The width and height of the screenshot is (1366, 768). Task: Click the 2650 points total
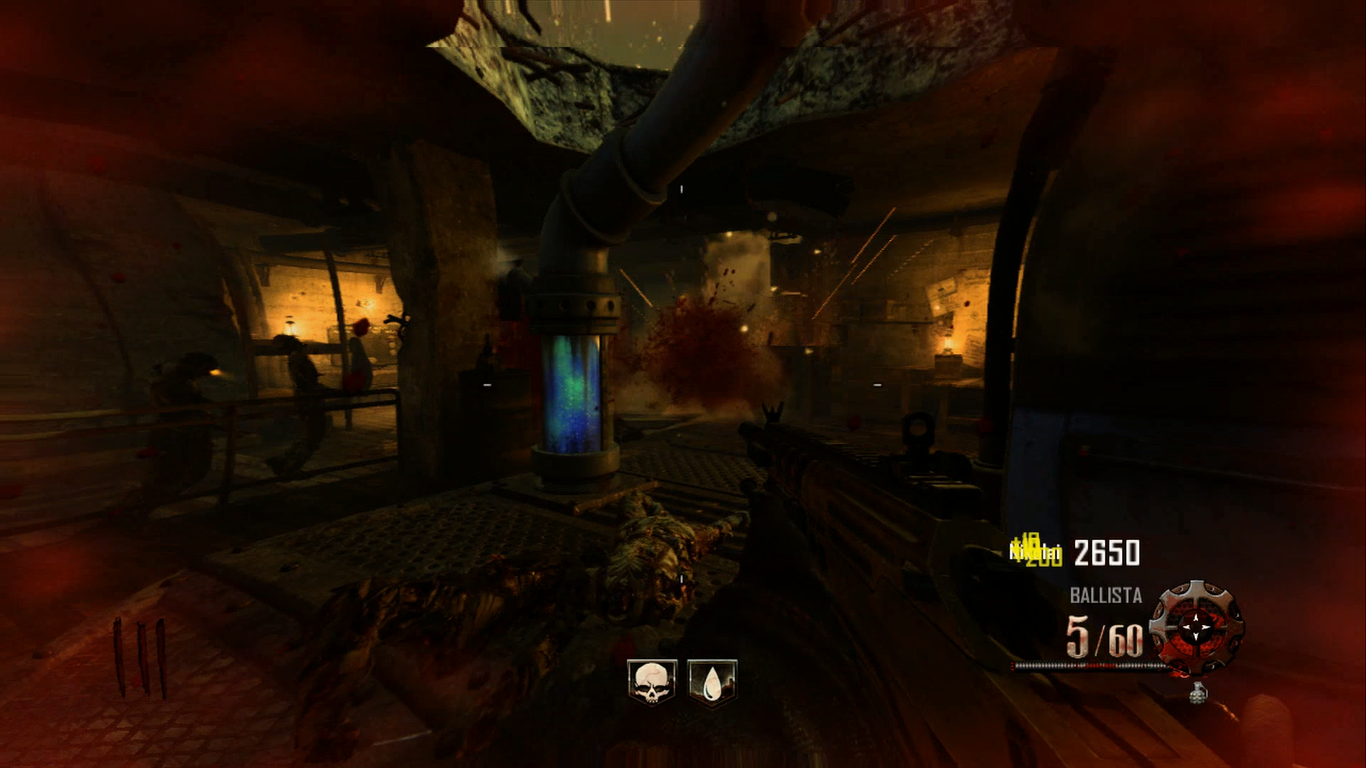click(1106, 553)
